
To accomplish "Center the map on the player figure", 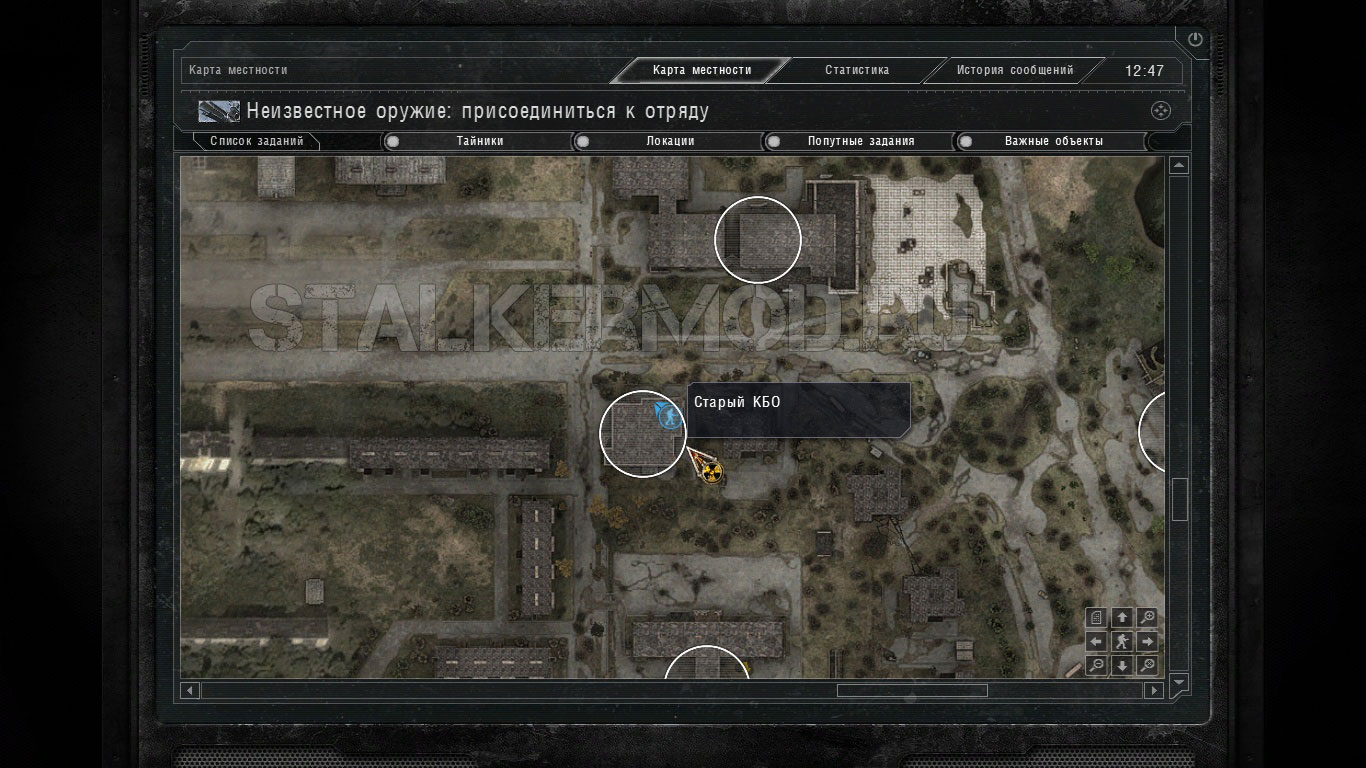I will click(1122, 641).
